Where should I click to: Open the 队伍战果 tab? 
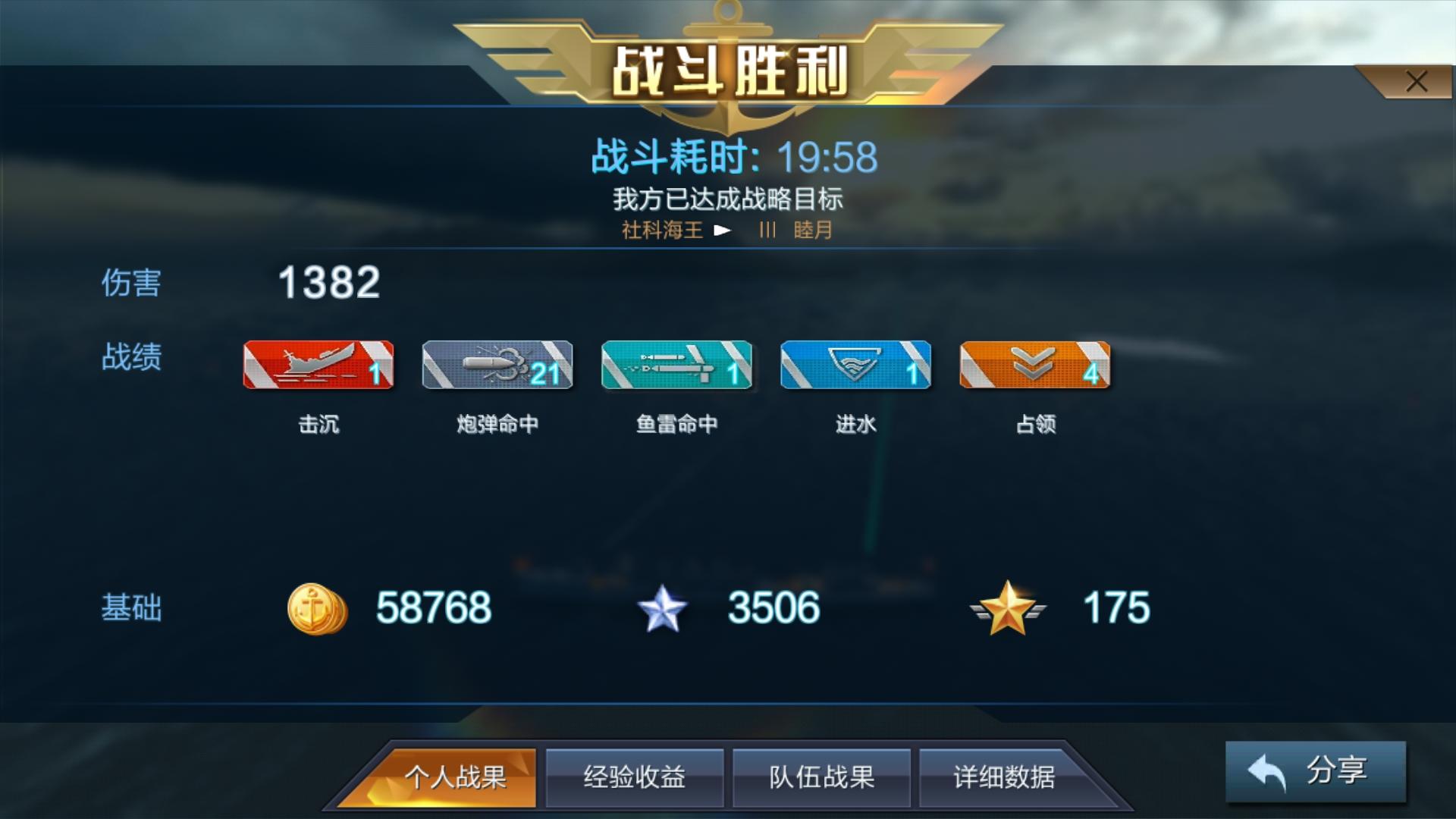coord(821,777)
